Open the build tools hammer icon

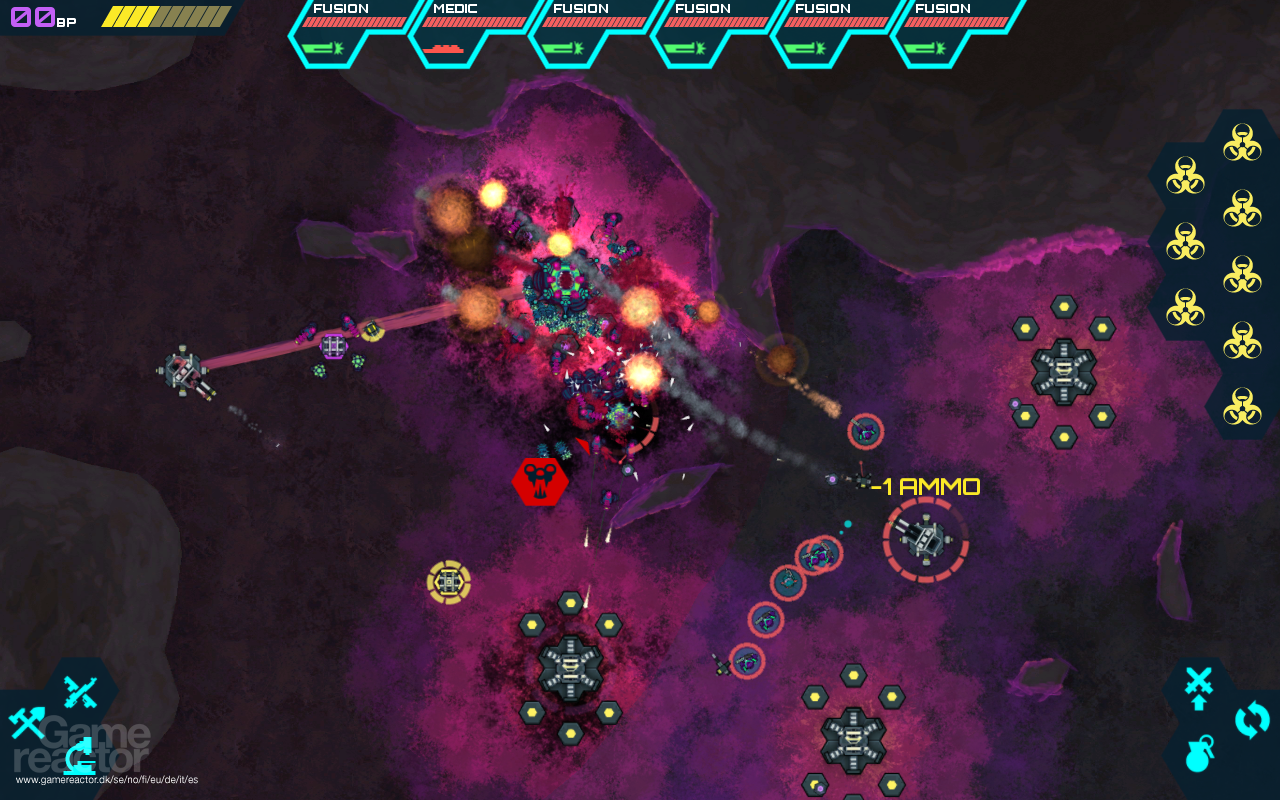28,722
